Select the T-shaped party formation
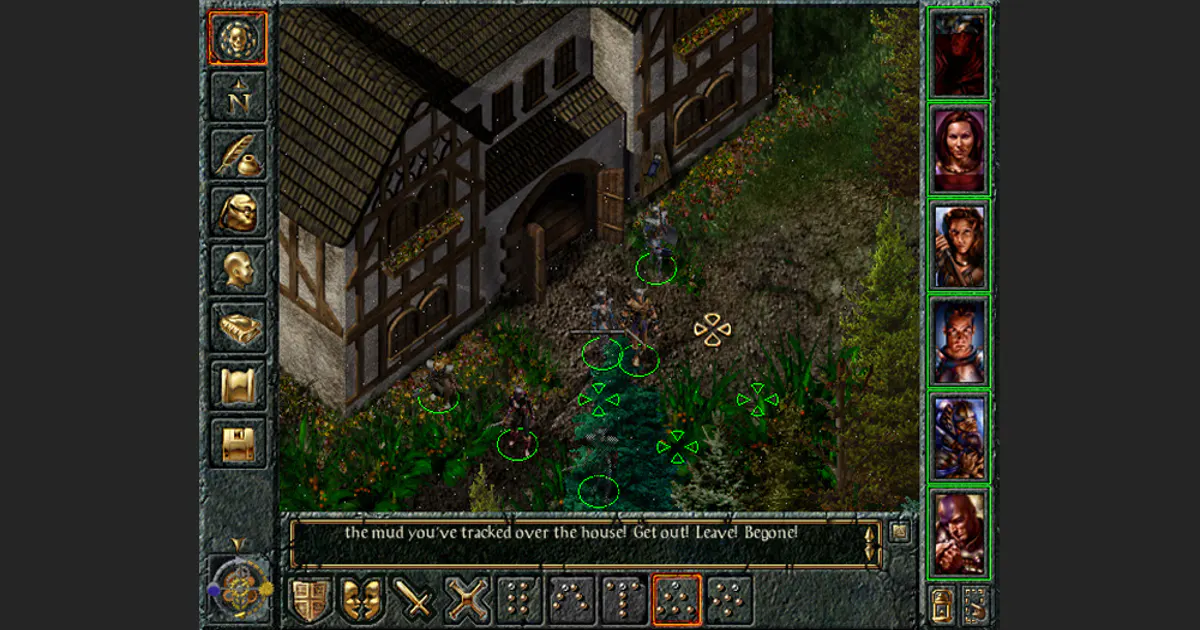1200x630 pixels. (x=624, y=600)
